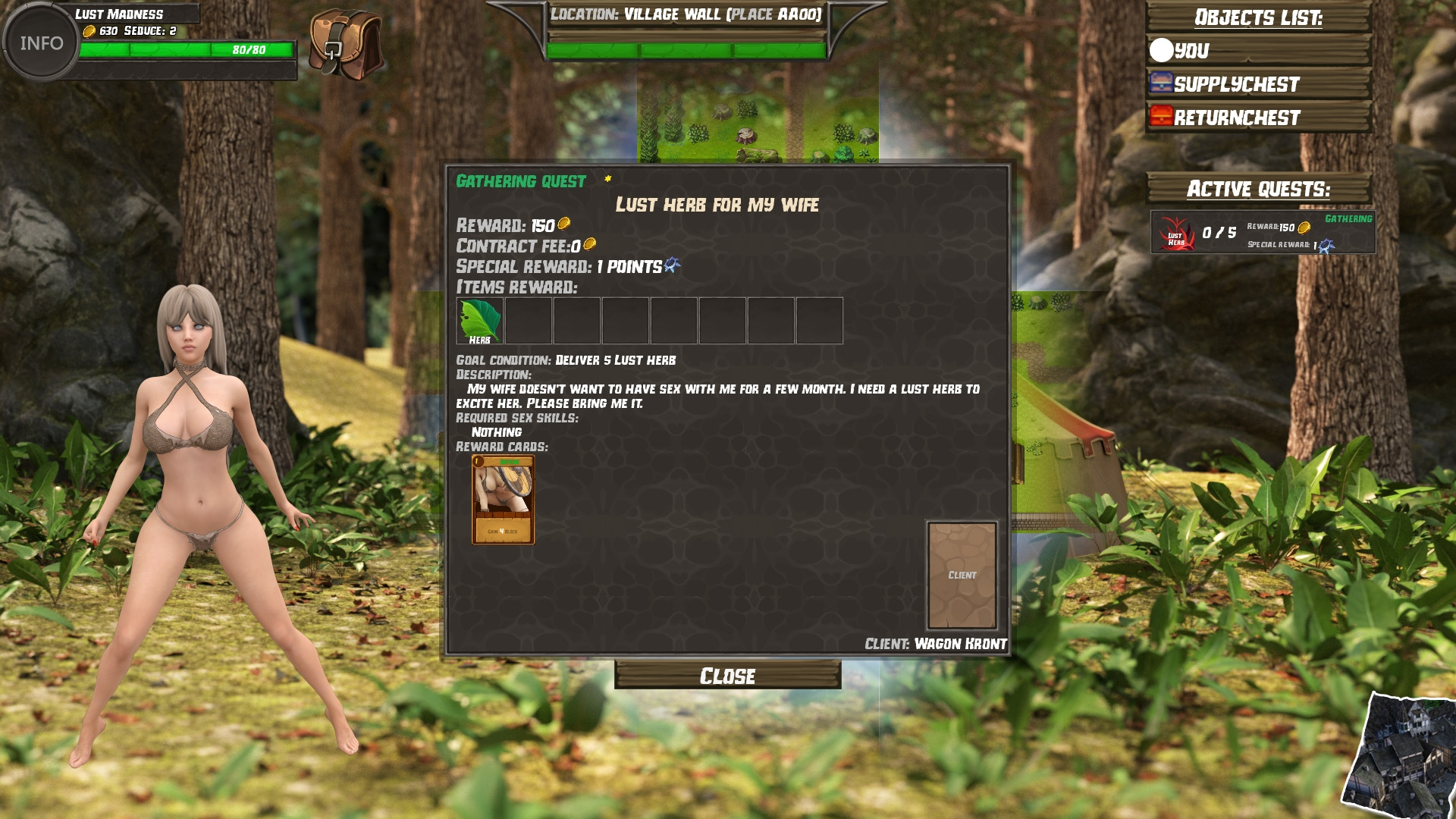
Task: Select YOU in the objects list
Action: coord(1258,51)
